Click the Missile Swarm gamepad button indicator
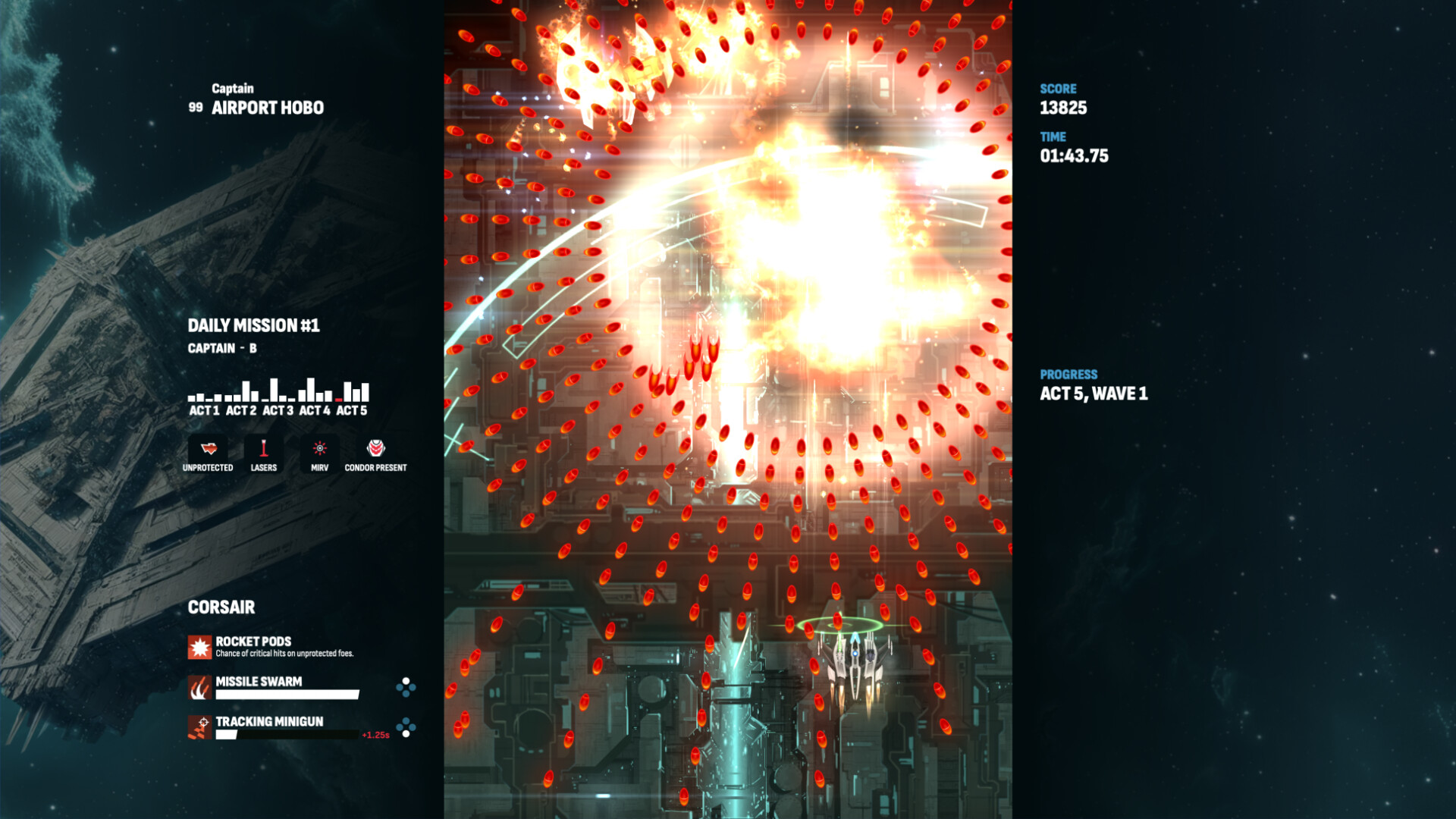 [404, 688]
